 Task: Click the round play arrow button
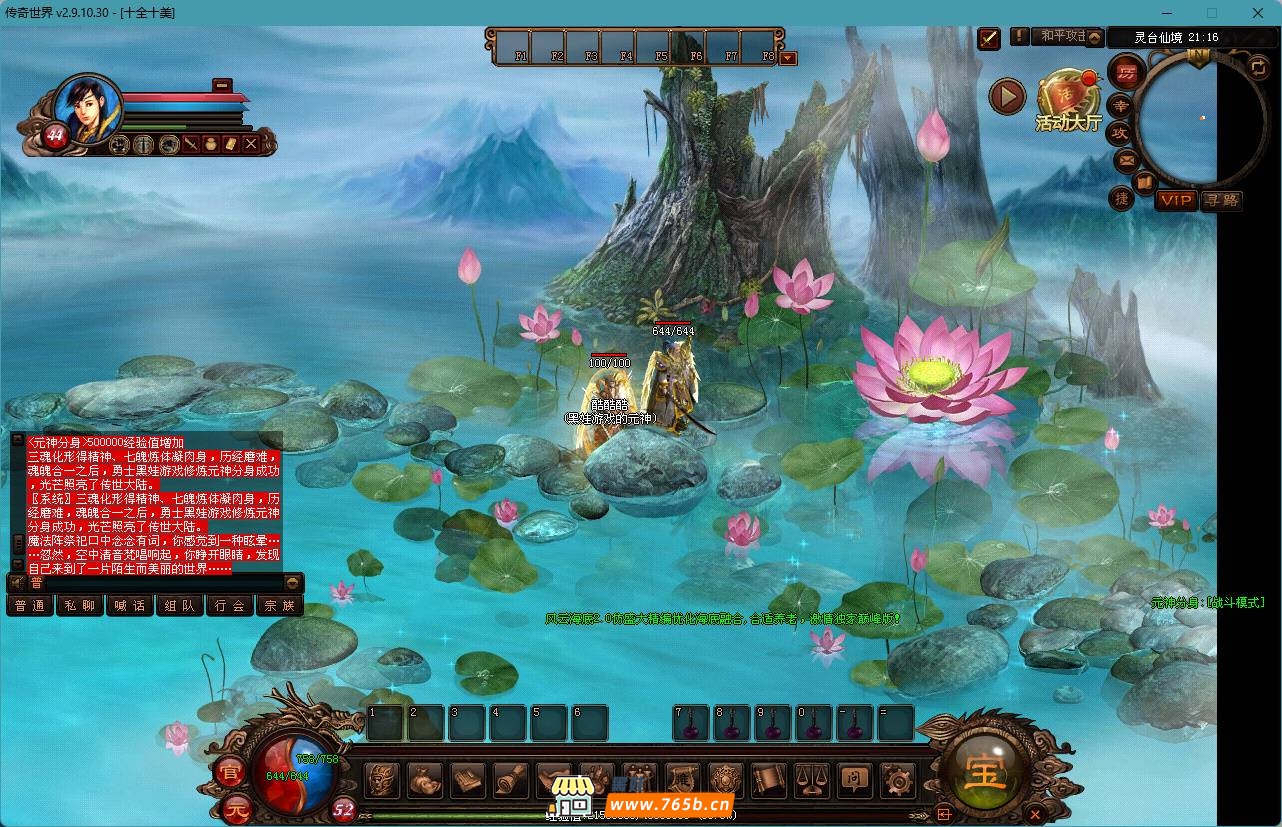click(x=1007, y=96)
